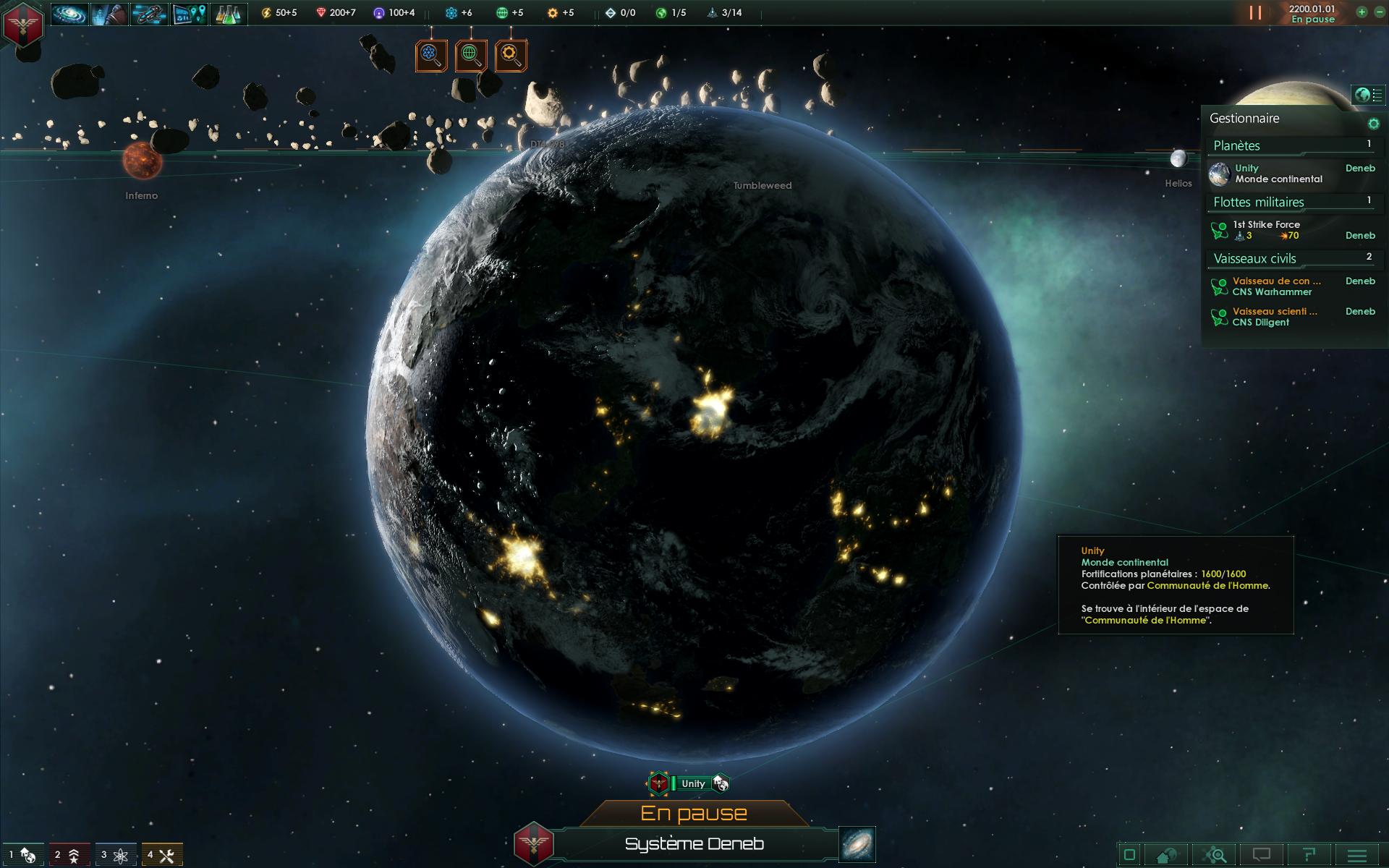
Task: Open the research flasks technology screen
Action: (x=229, y=13)
